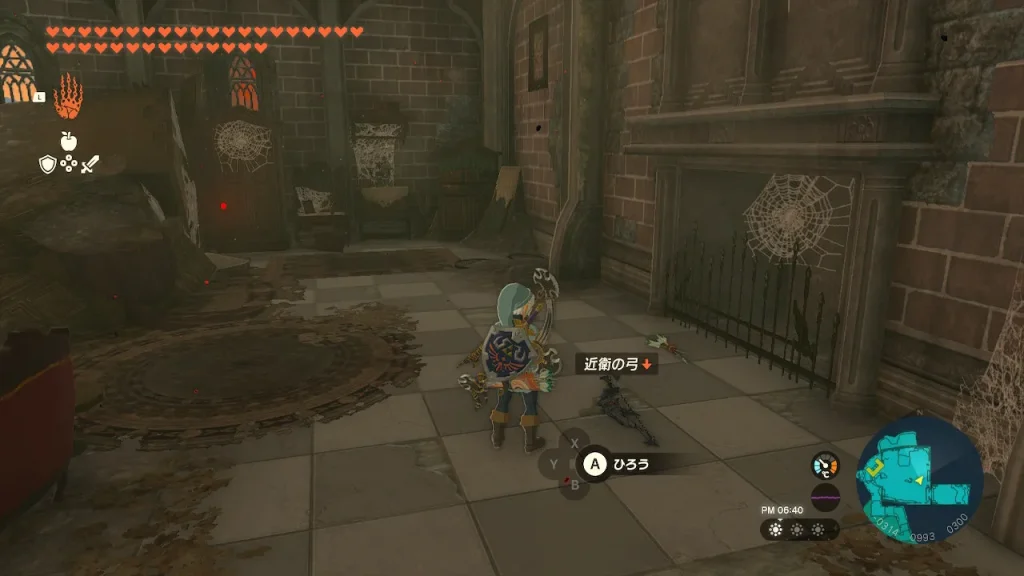The image size is (1024, 576).
Task: Open the sword weapon quick-select icon
Action: [90, 163]
